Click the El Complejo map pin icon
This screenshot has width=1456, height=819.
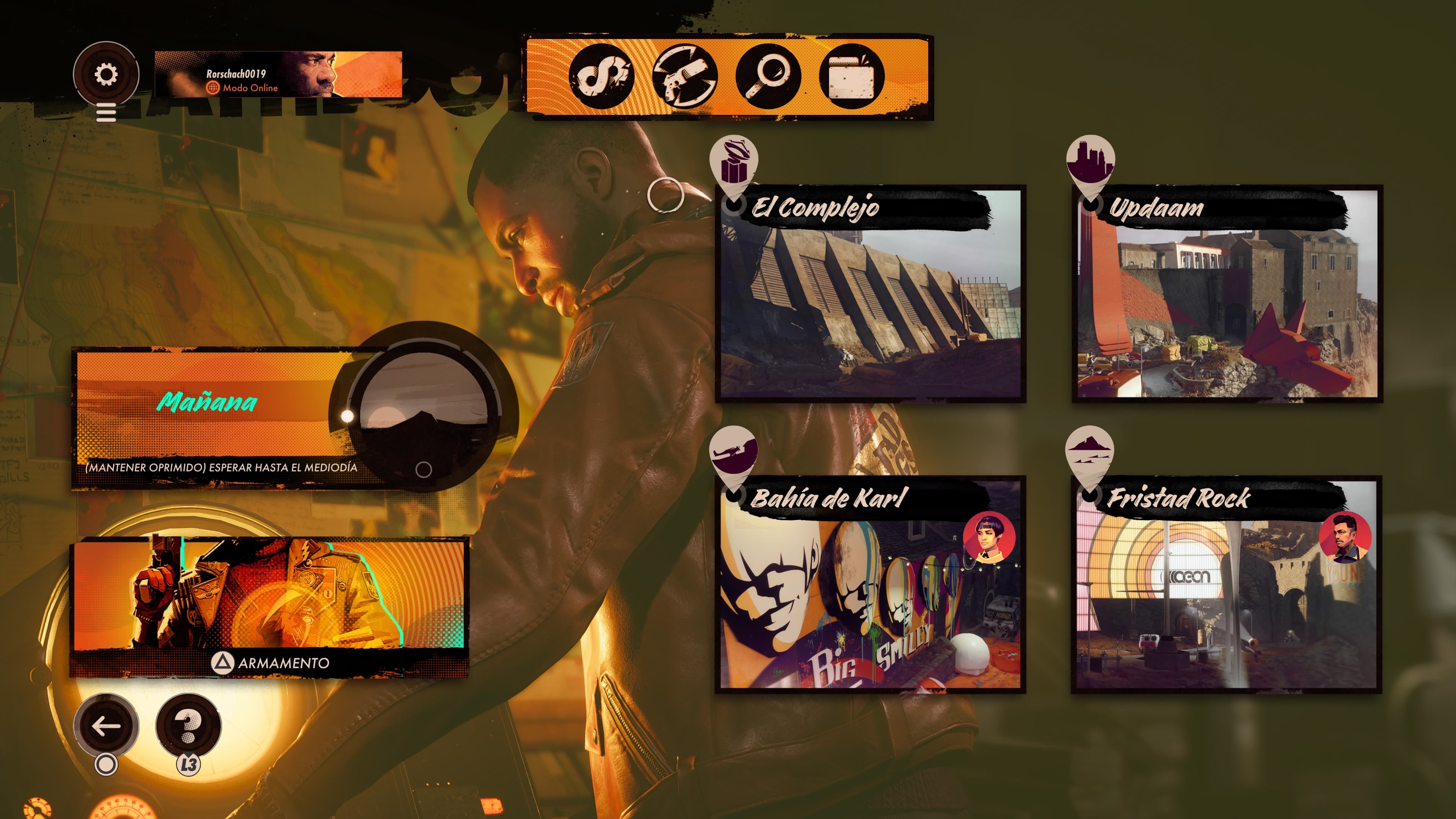coord(734,162)
